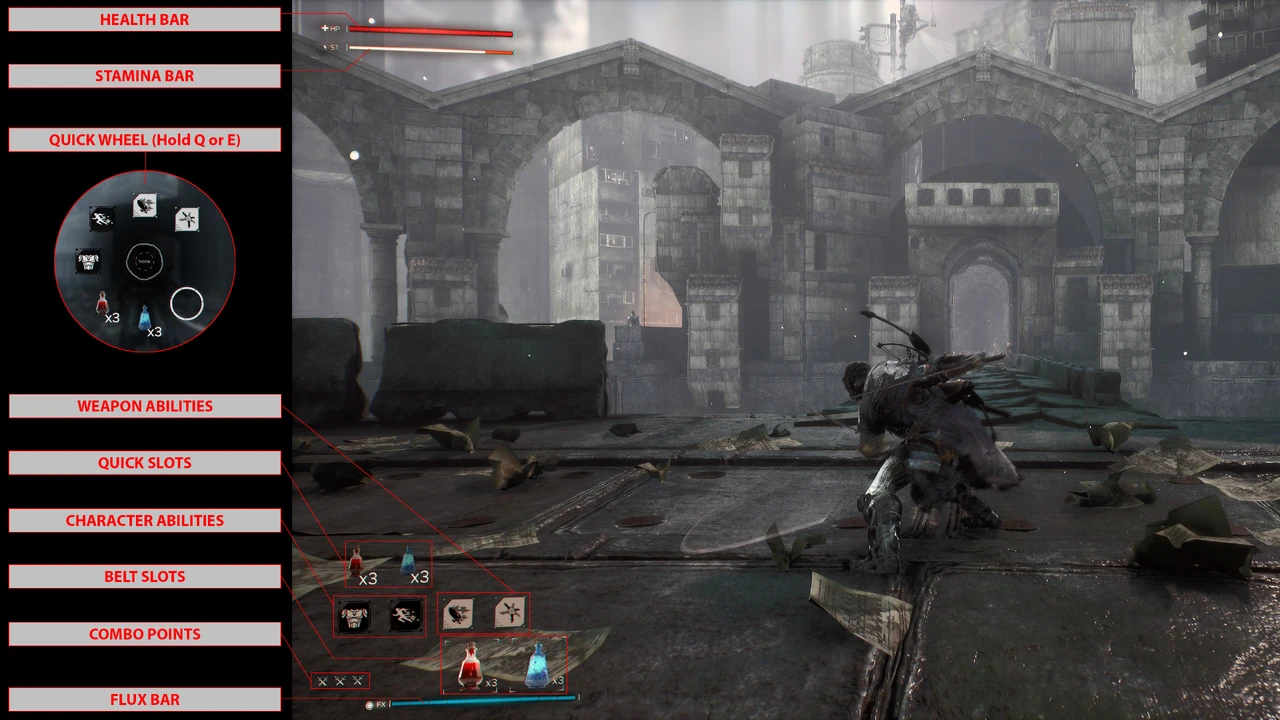
Task: Click the HEALTH BAR label
Action: [144, 19]
